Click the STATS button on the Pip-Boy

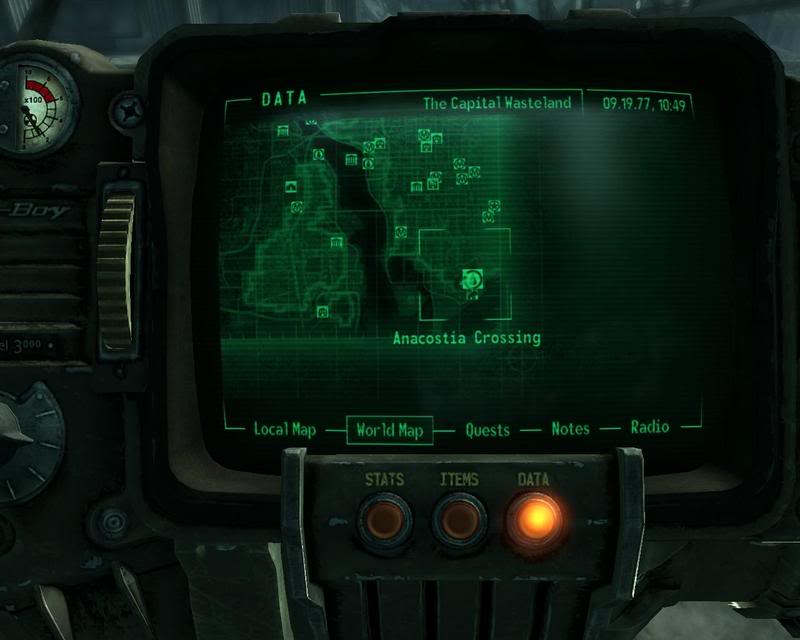[384, 520]
